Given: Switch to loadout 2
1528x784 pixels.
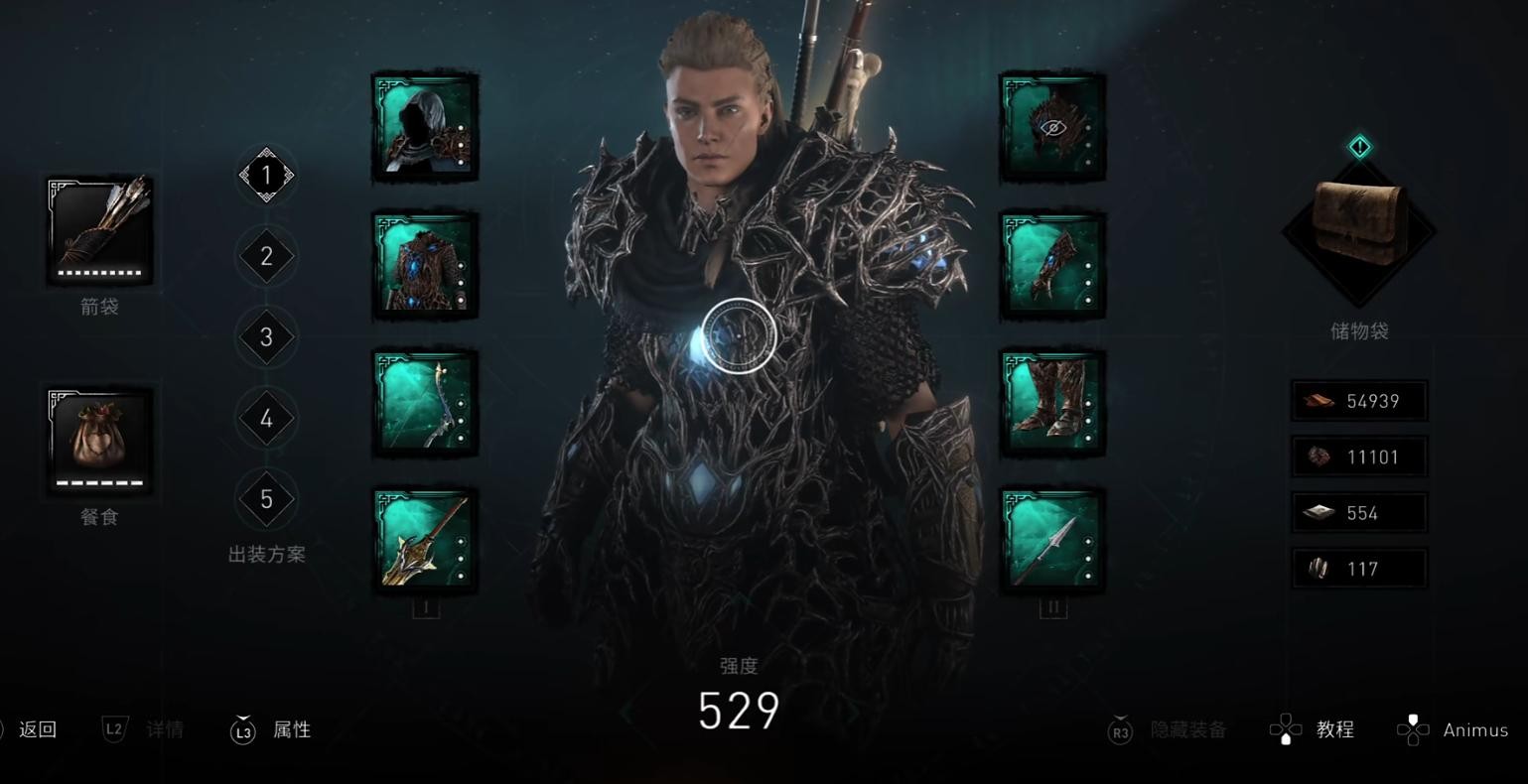Looking at the screenshot, I should point(266,256).
